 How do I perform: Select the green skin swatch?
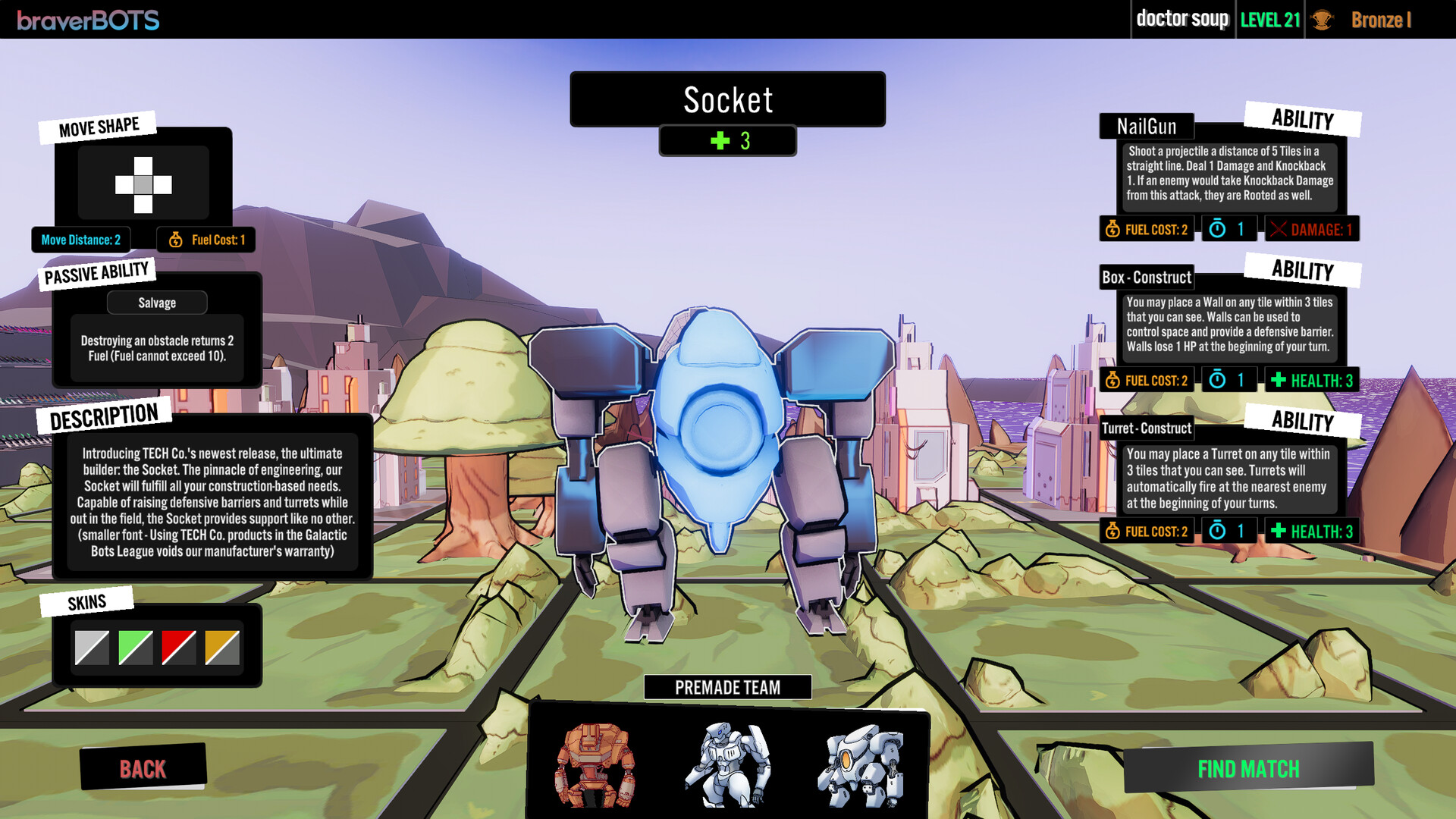(x=134, y=648)
